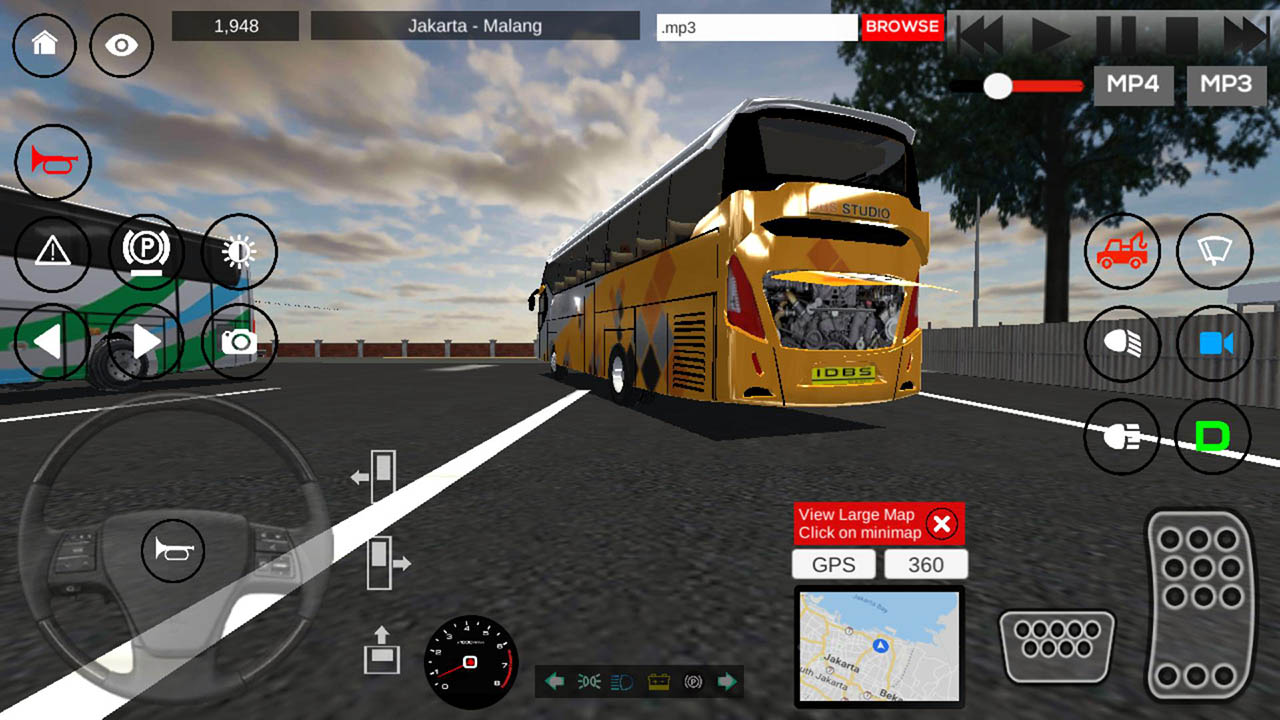Toggle the green D drive gear
This screenshot has width=1280, height=720.
(x=1214, y=437)
